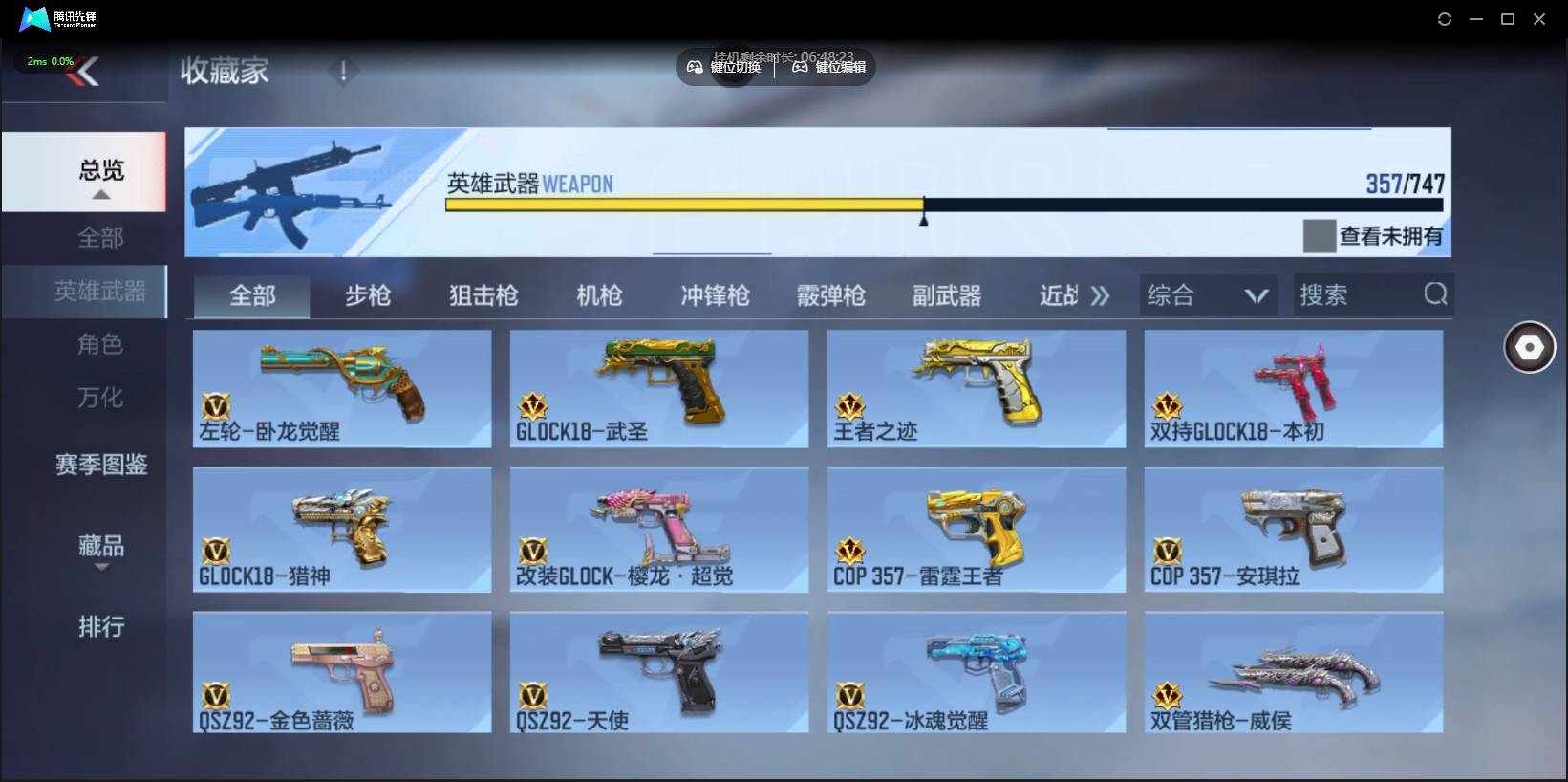Viewport: 1568px width, 782px height.
Task: Open 赛季图鉴 in the sidebar
Action: (100, 465)
